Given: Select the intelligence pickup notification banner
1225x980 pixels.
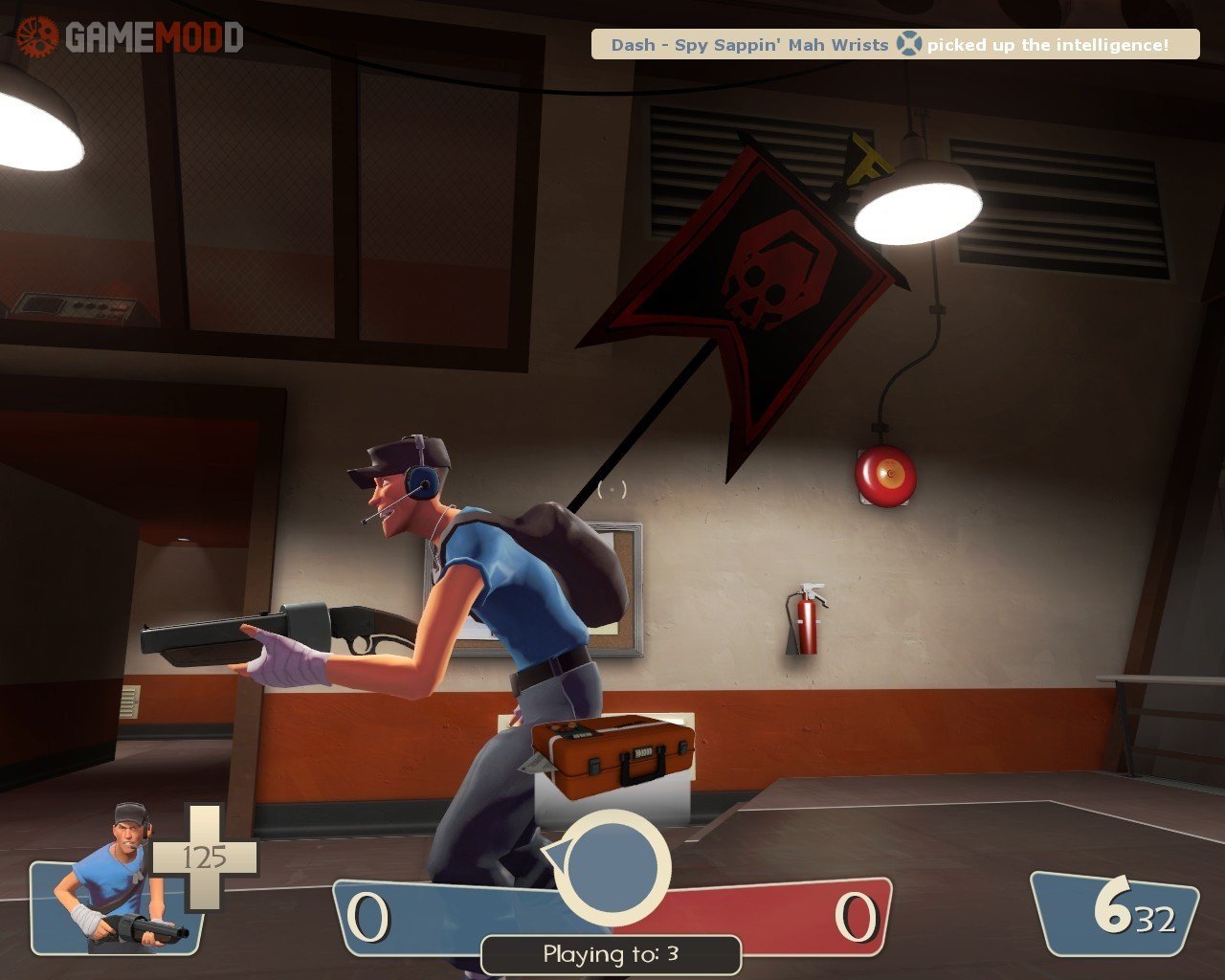Looking at the screenshot, I should pos(894,45).
